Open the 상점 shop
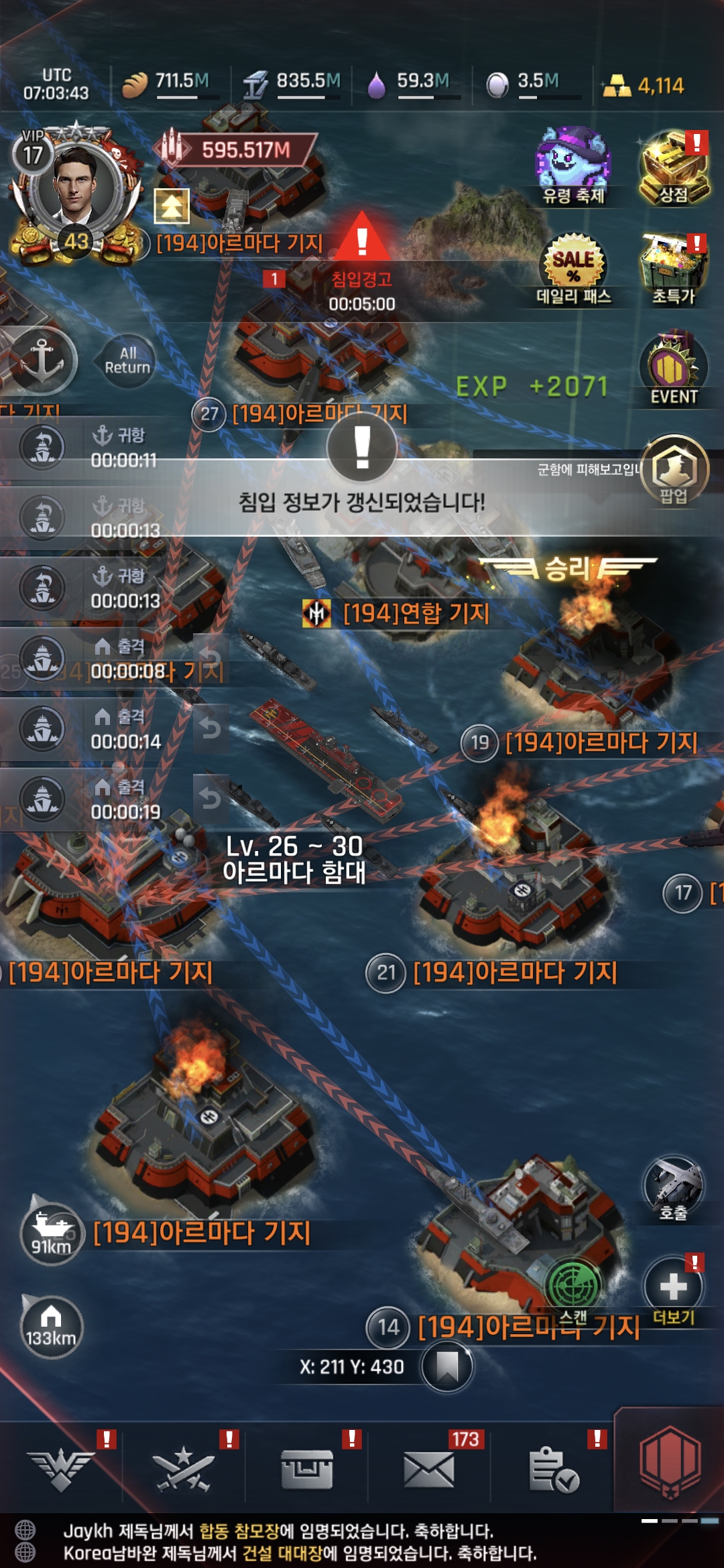 click(x=673, y=168)
